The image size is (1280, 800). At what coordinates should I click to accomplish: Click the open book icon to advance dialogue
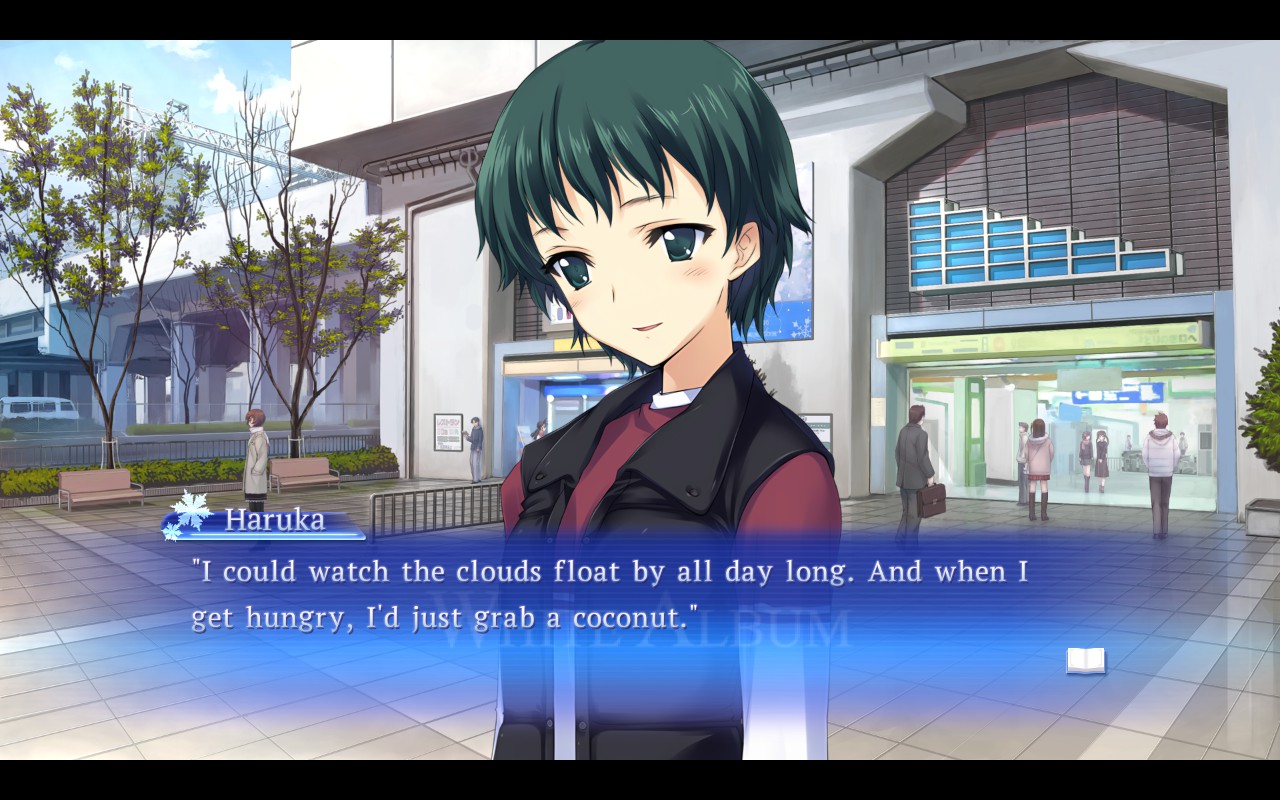(1085, 660)
